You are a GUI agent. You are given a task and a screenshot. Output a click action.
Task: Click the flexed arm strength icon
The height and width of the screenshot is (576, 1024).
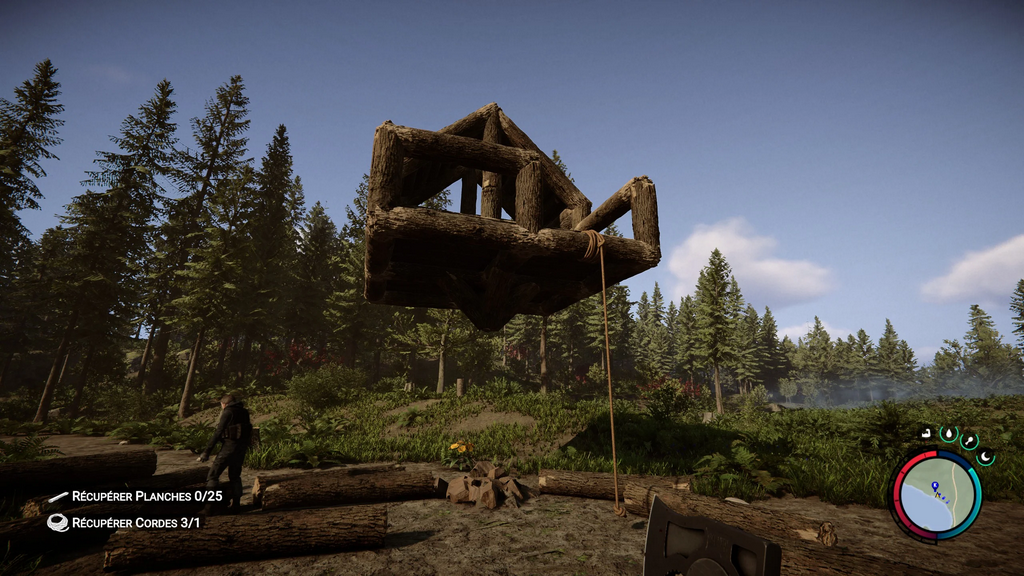(927, 434)
